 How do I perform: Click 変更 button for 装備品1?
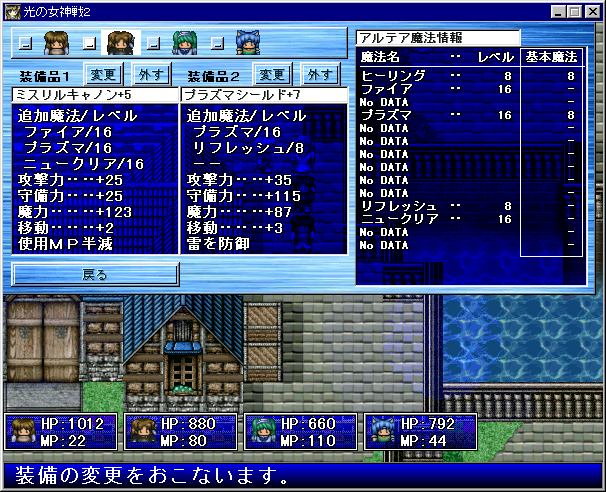pos(103,74)
